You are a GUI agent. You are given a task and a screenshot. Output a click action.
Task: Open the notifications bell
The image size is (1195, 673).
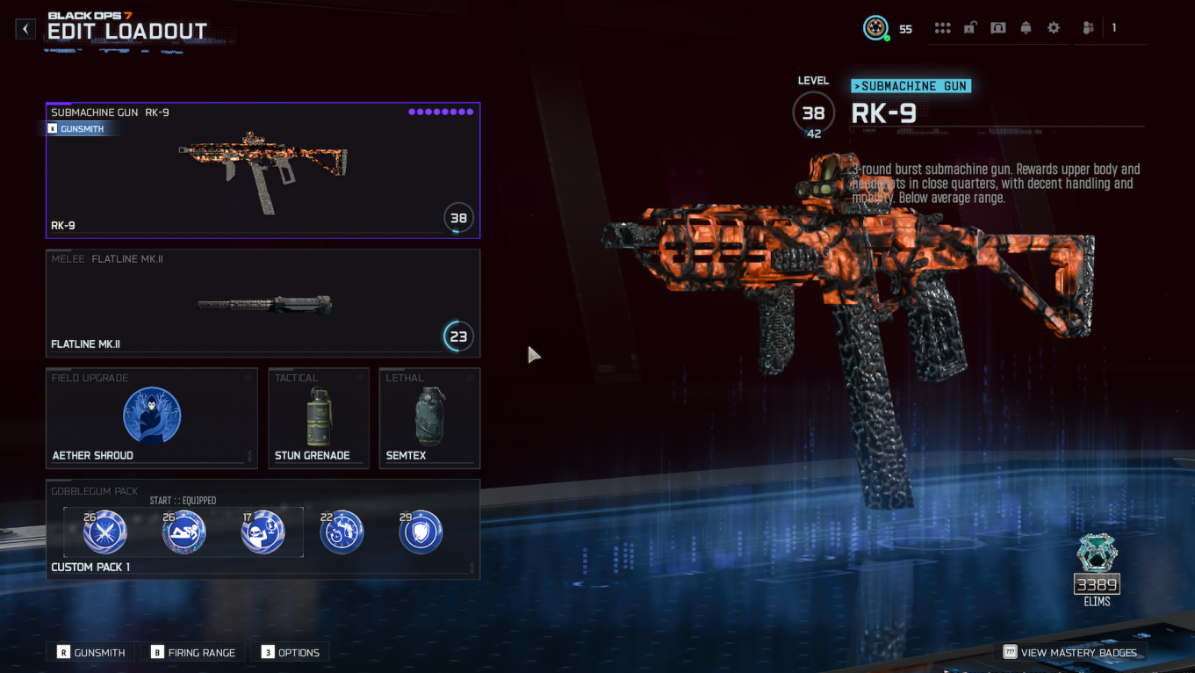1025,29
